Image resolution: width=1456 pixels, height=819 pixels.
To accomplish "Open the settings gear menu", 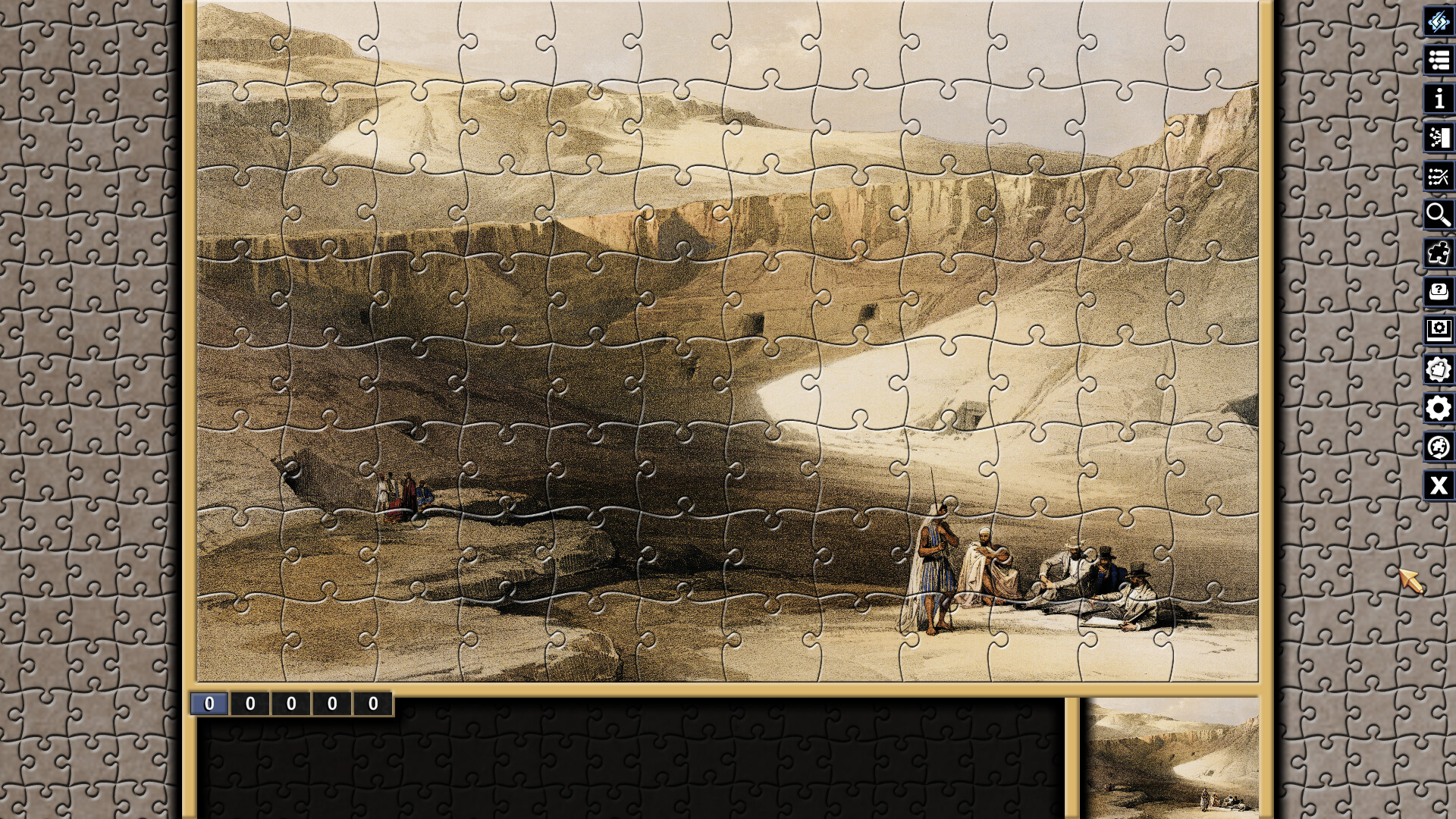I will 1439,407.
